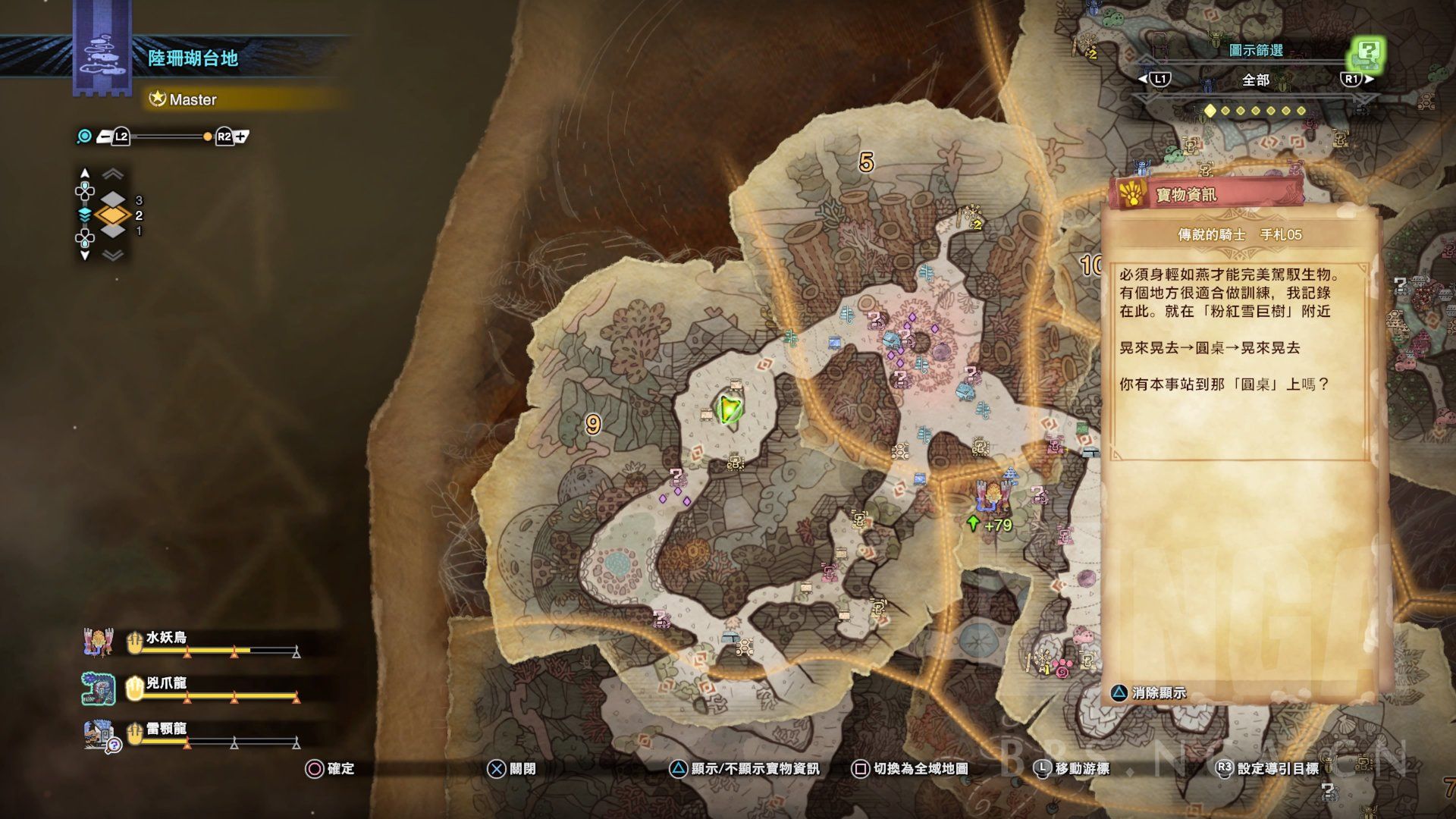
Task: Click the down chevron below floor layers
Action: pyautogui.click(x=113, y=256)
